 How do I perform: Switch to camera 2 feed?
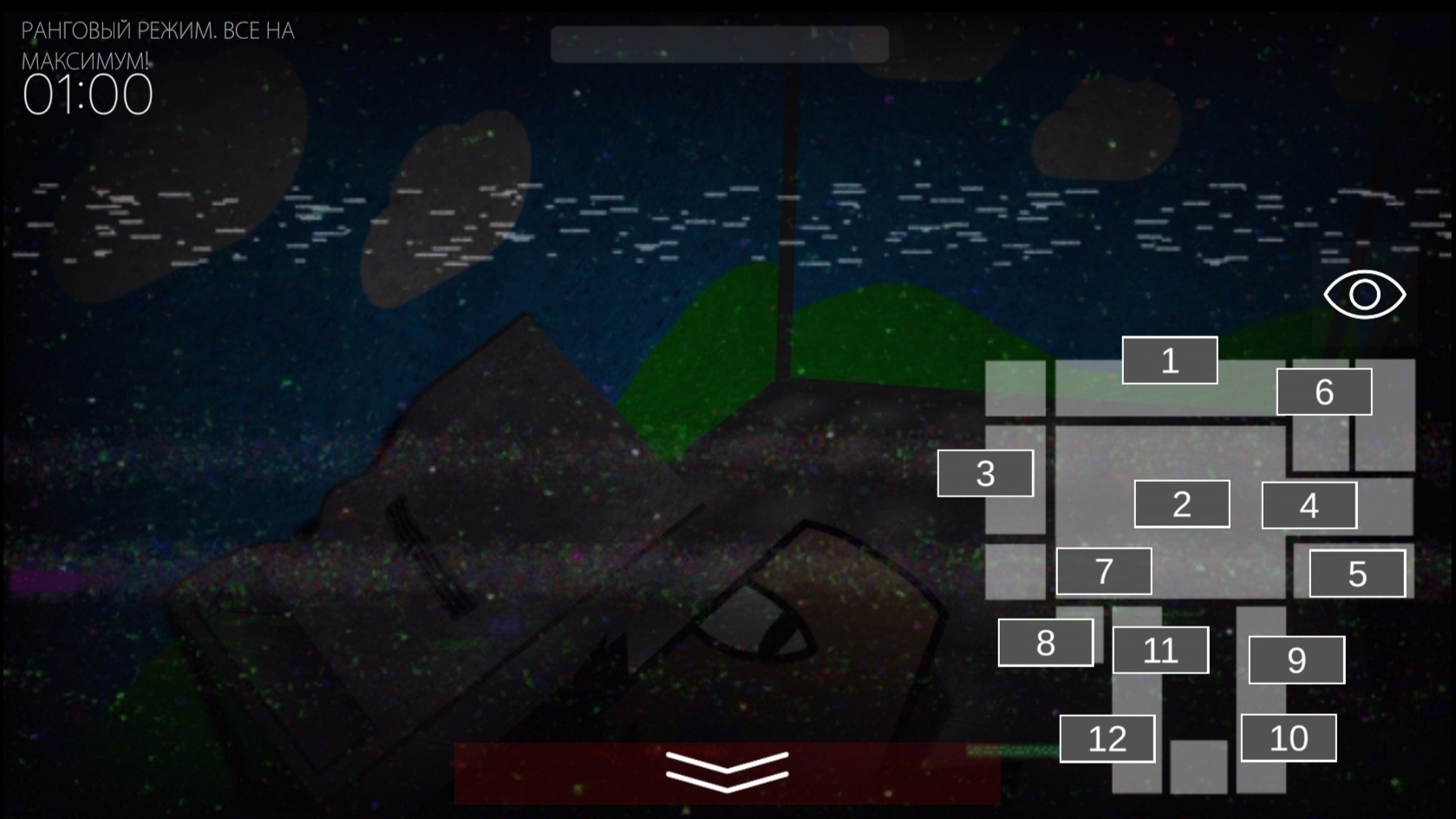[x=1181, y=504]
